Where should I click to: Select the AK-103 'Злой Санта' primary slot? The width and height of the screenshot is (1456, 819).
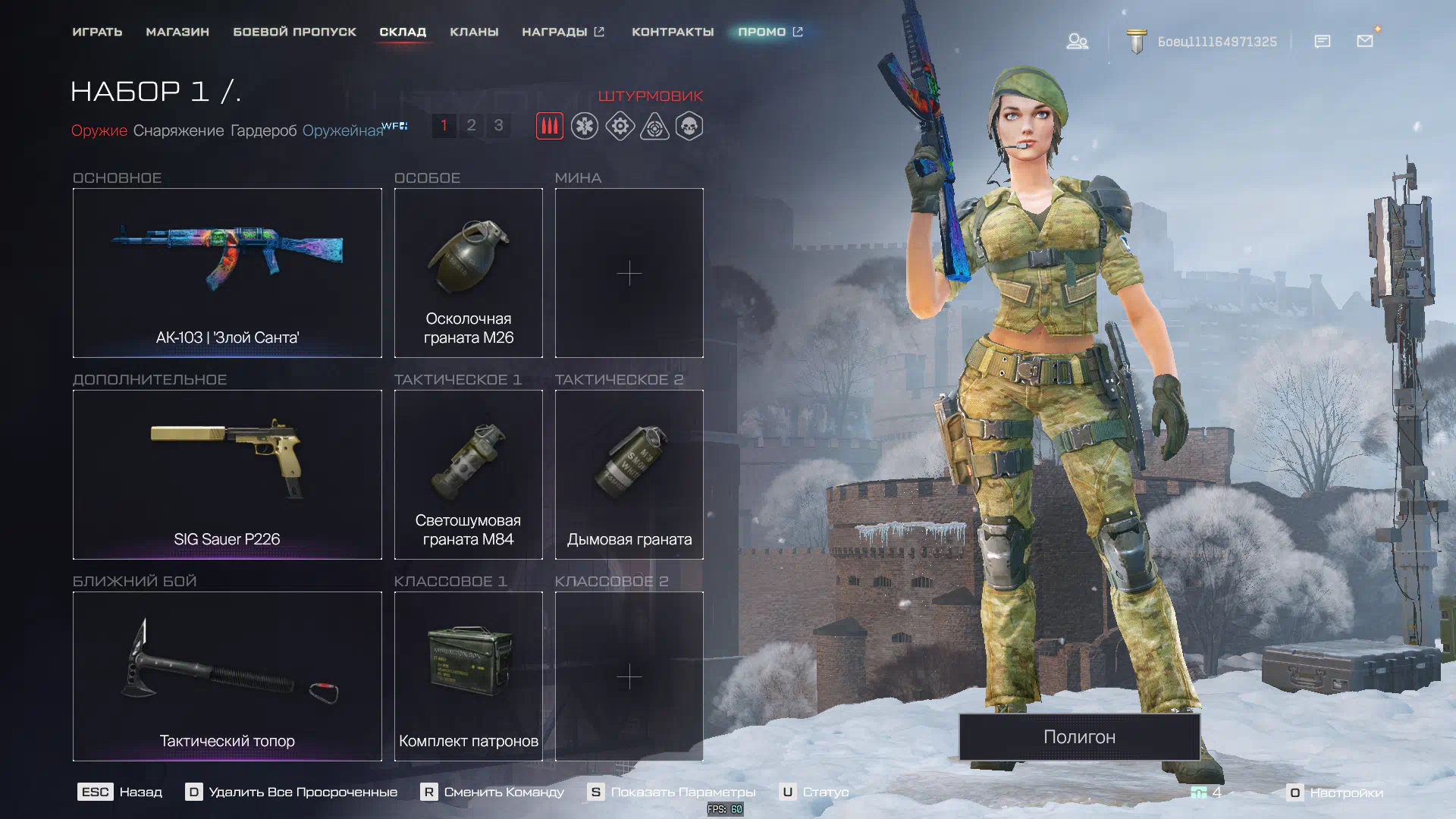[x=227, y=273]
